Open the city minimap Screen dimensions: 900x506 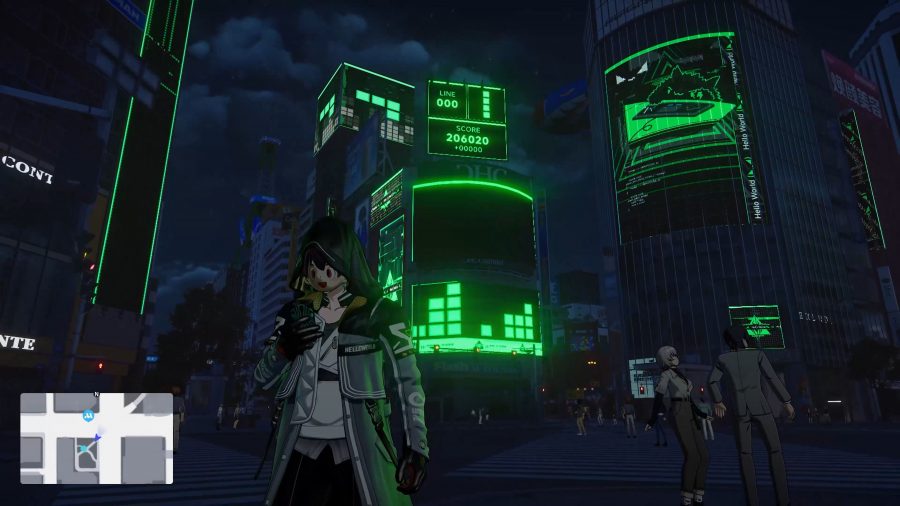[x=96, y=438]
